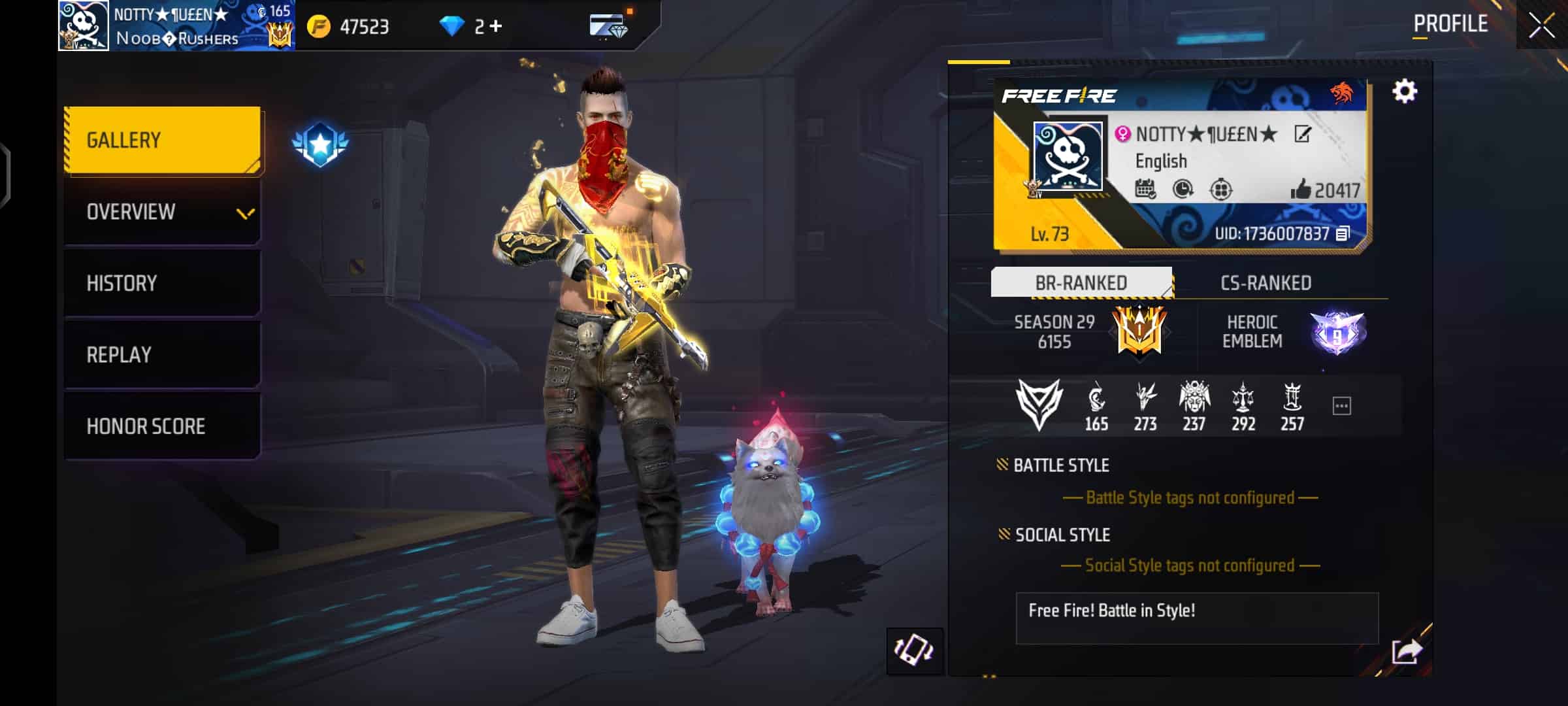Edit the player nickname
This screenshot has height=706, width=1568.
[x=1302, y=135]
